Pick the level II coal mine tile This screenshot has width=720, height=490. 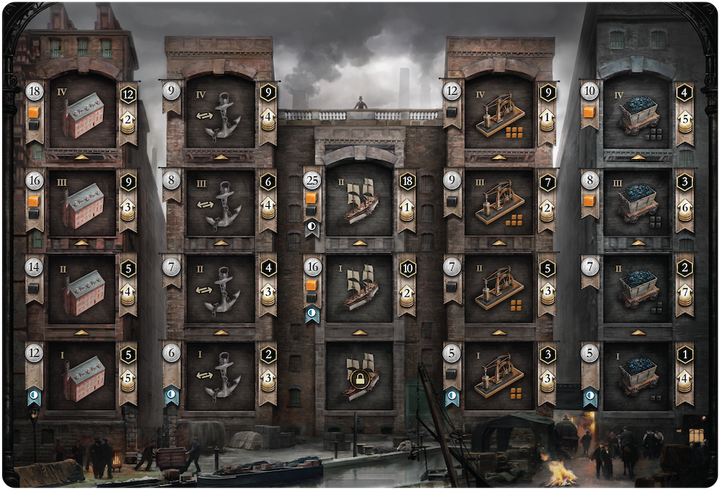pyautogui.click(x=638, y=289)
